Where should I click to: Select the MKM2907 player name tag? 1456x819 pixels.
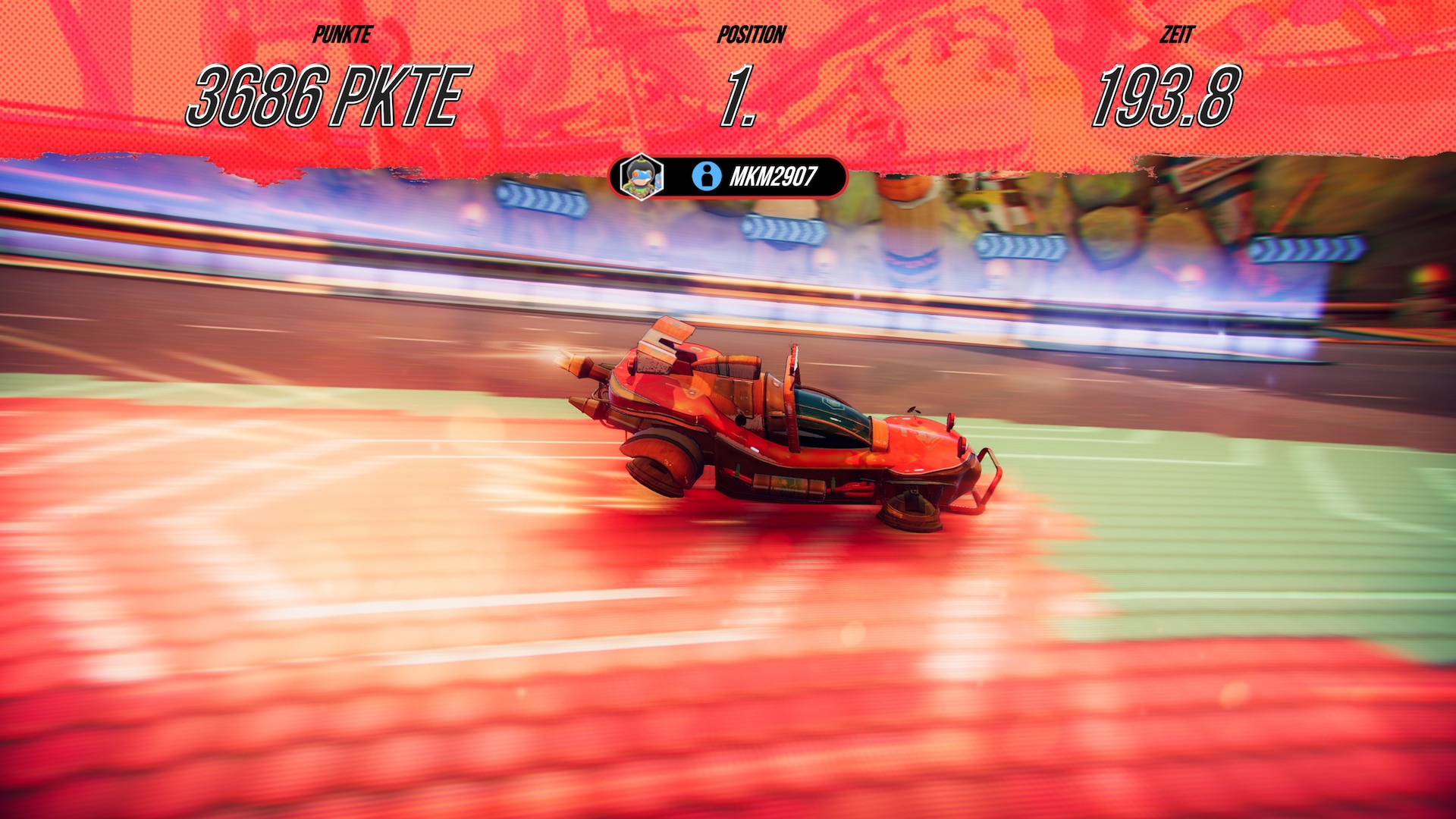click(771, 177)
